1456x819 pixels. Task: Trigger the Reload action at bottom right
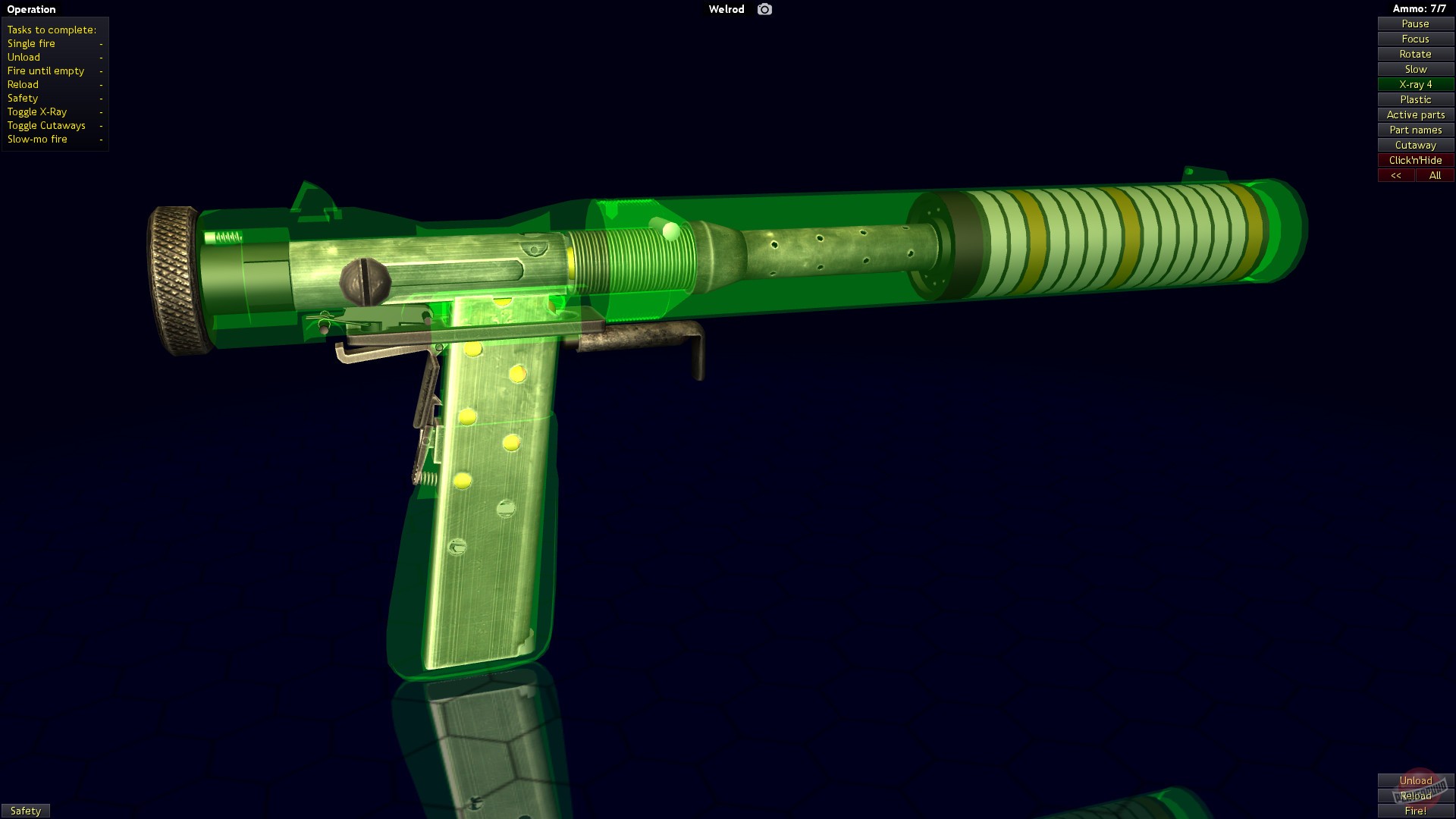(x=1415, y=795)
